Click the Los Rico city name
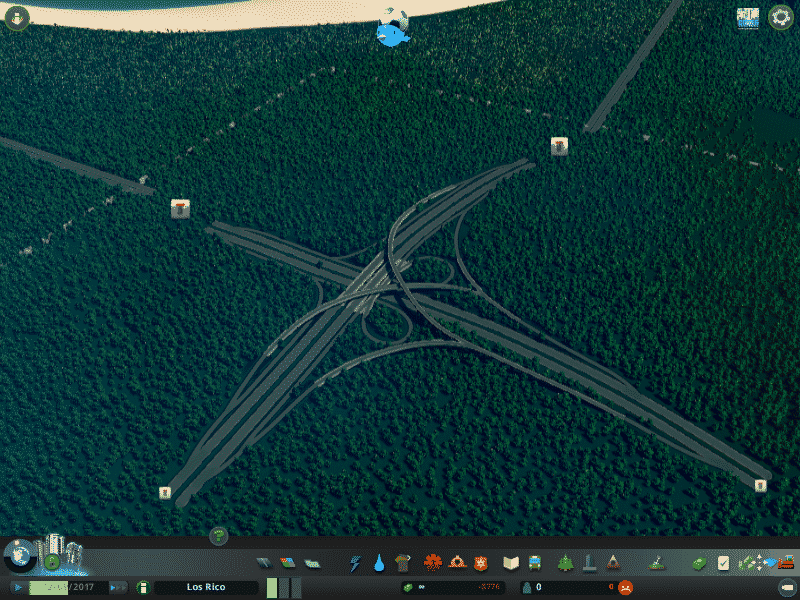This screenshot has width=800, height=600. click(205, 587)
